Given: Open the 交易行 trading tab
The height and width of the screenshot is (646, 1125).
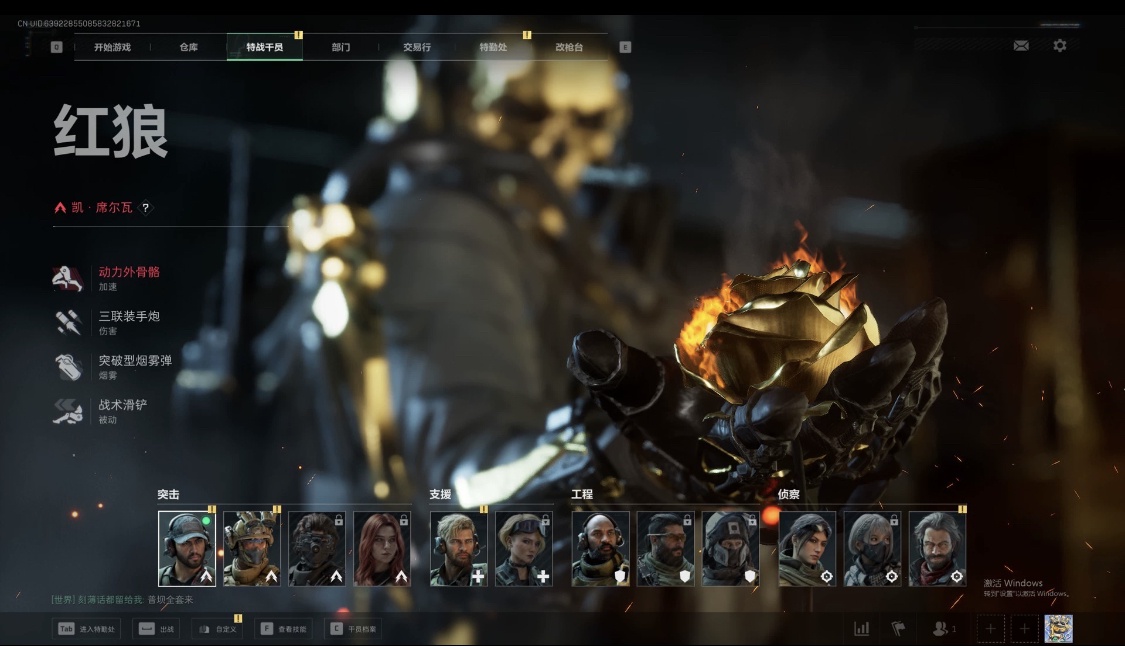Looking at the screenshot, I should click(417, 47).
